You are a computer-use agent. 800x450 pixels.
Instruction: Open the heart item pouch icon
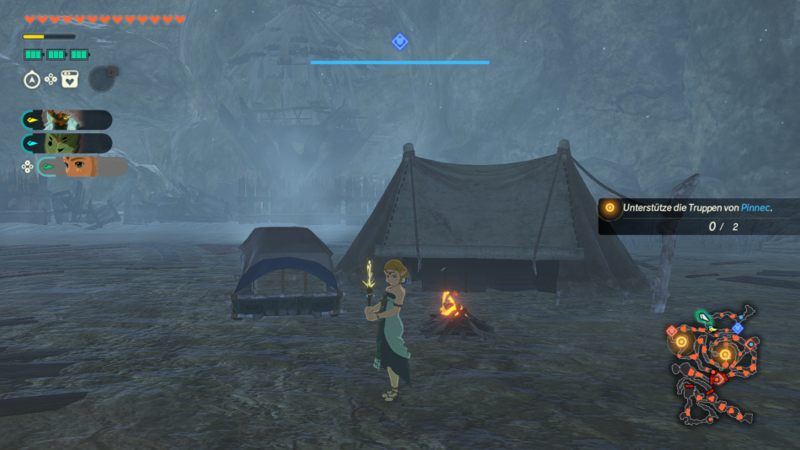point(70,78)
